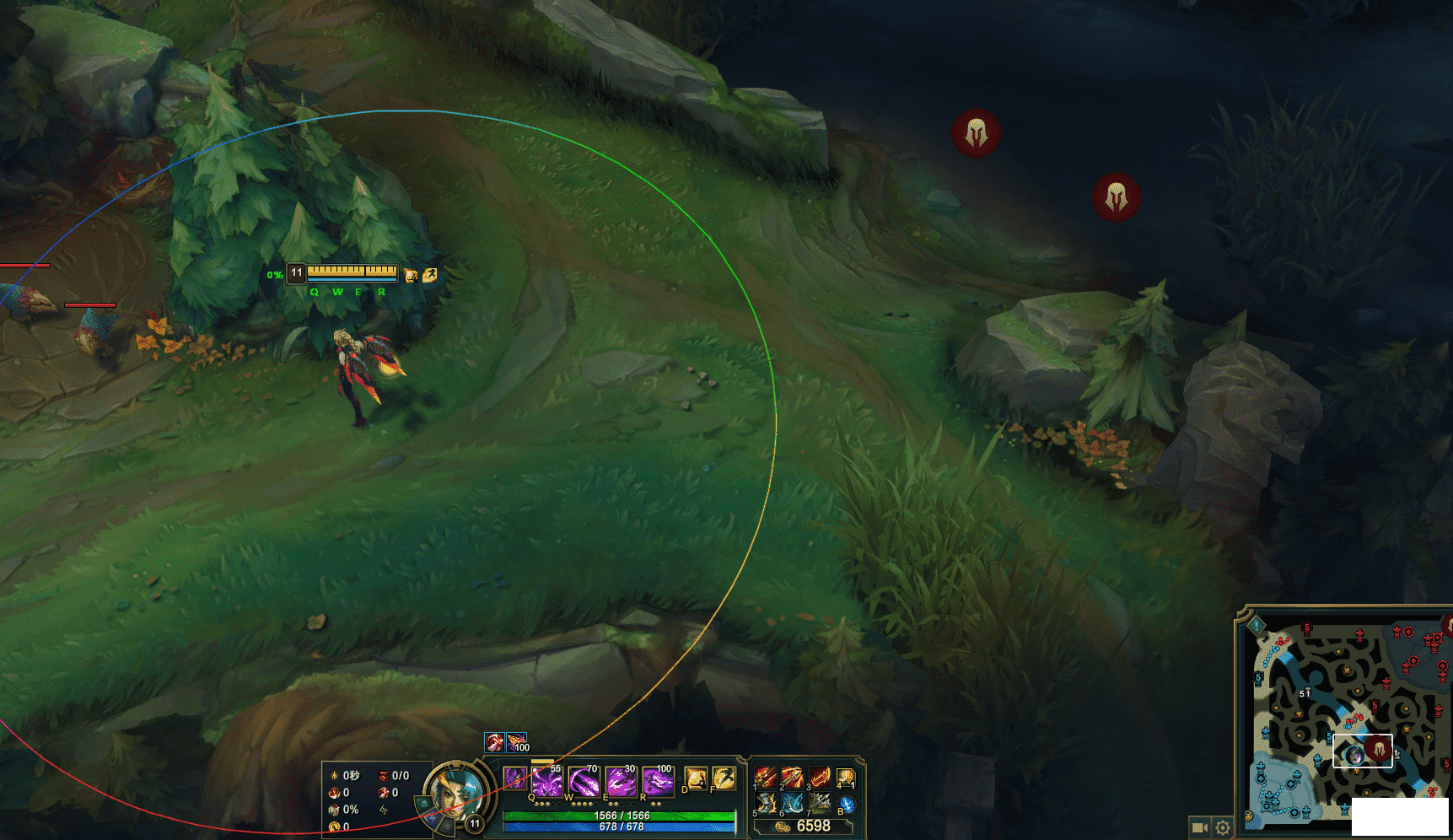Activate the F summoner spell
1453x840 pixels.
724,778
